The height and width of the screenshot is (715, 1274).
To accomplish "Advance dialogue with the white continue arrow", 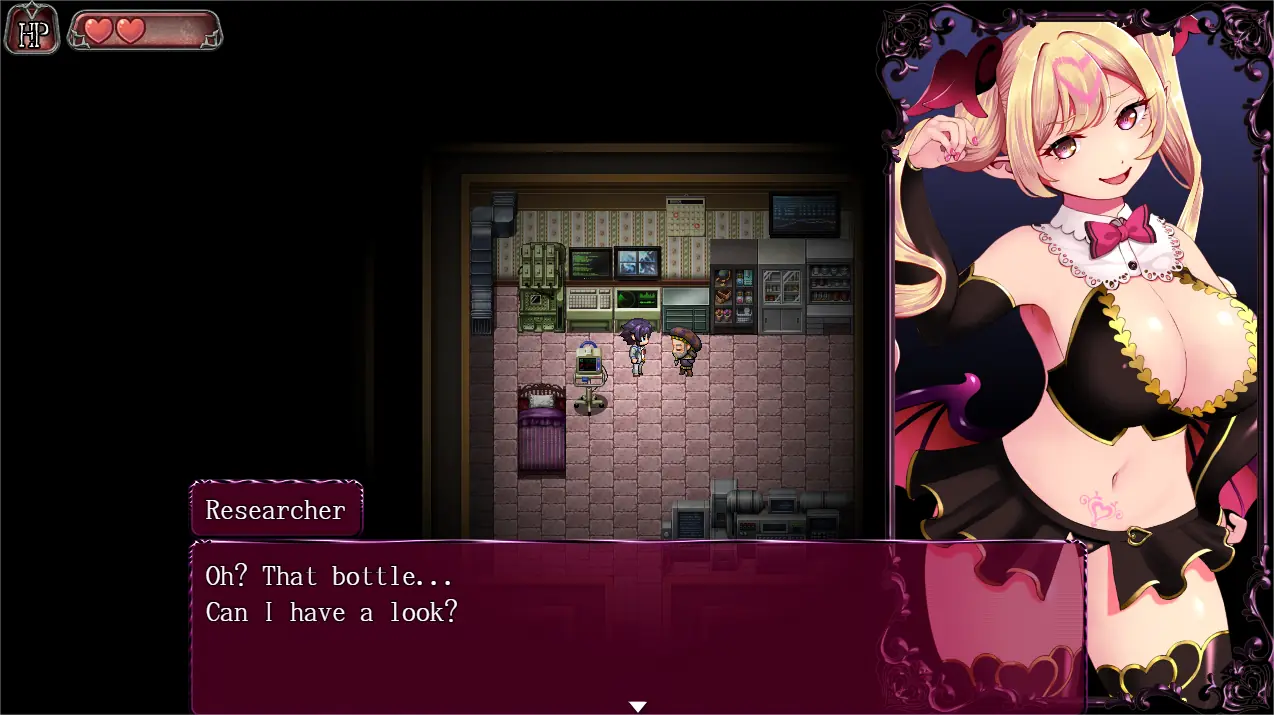I will [x=637, y=706].
